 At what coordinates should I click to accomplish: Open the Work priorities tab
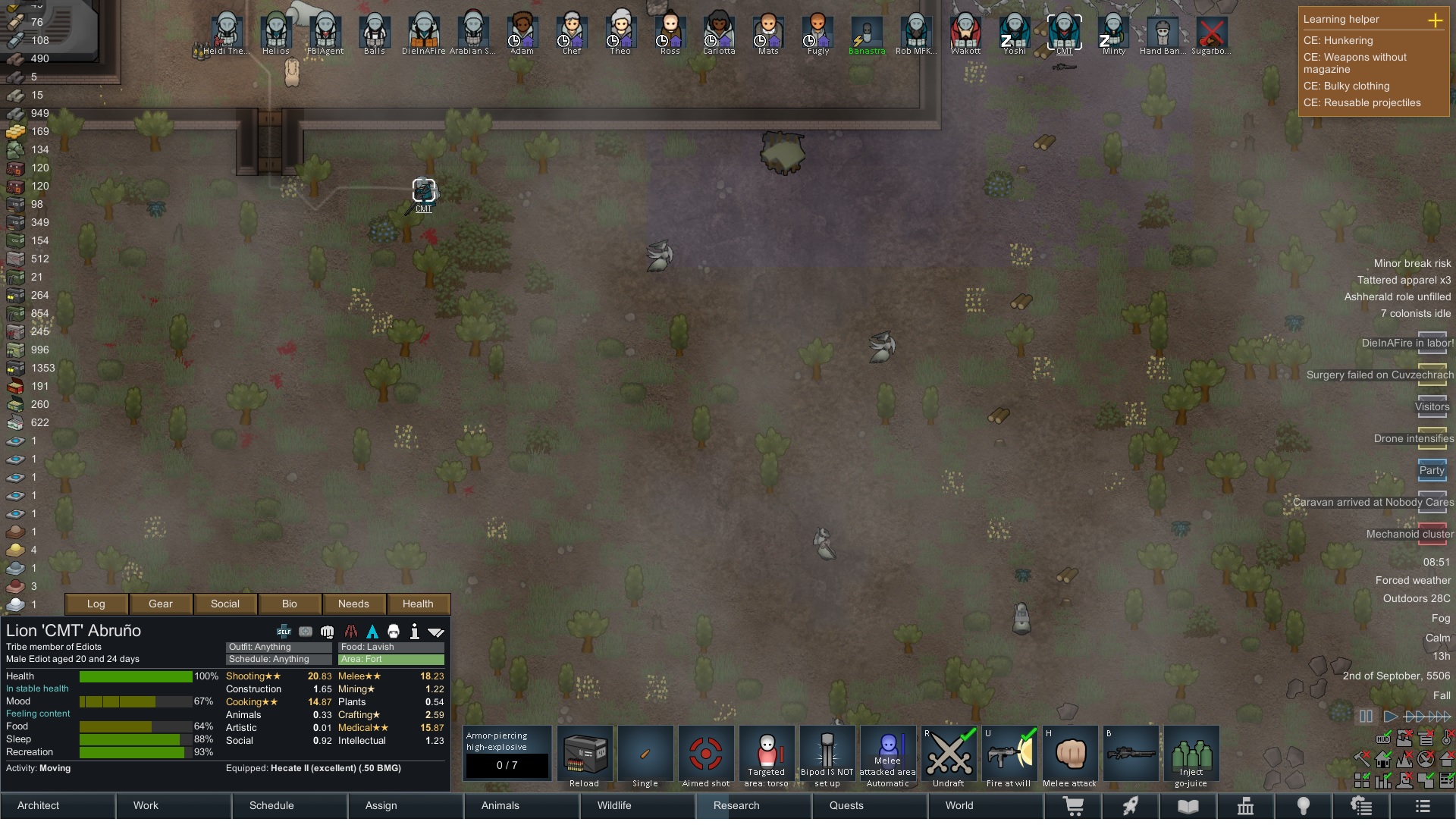click(146, 805)
